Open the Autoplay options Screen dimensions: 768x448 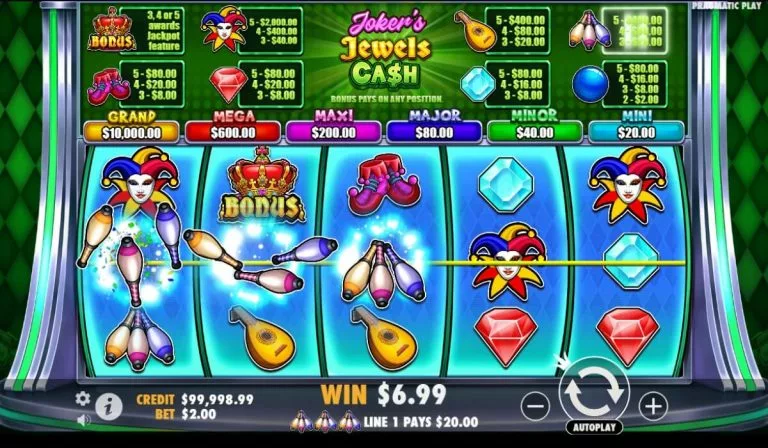click(594, 427)
